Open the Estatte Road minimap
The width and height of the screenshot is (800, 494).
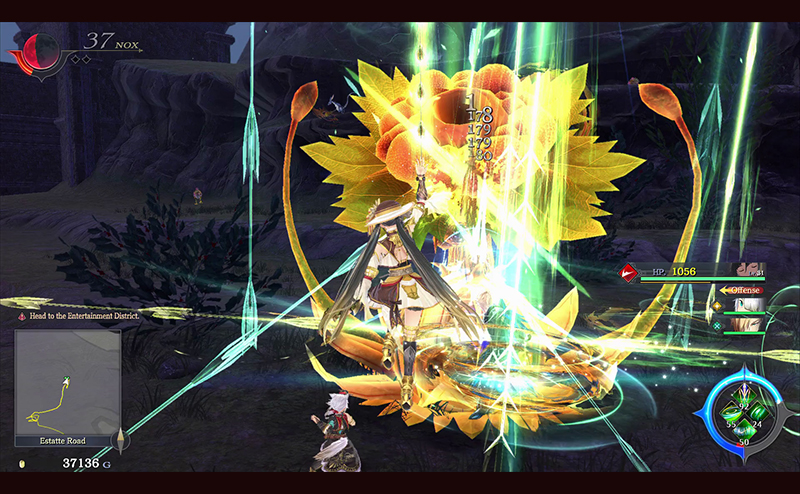67,381
